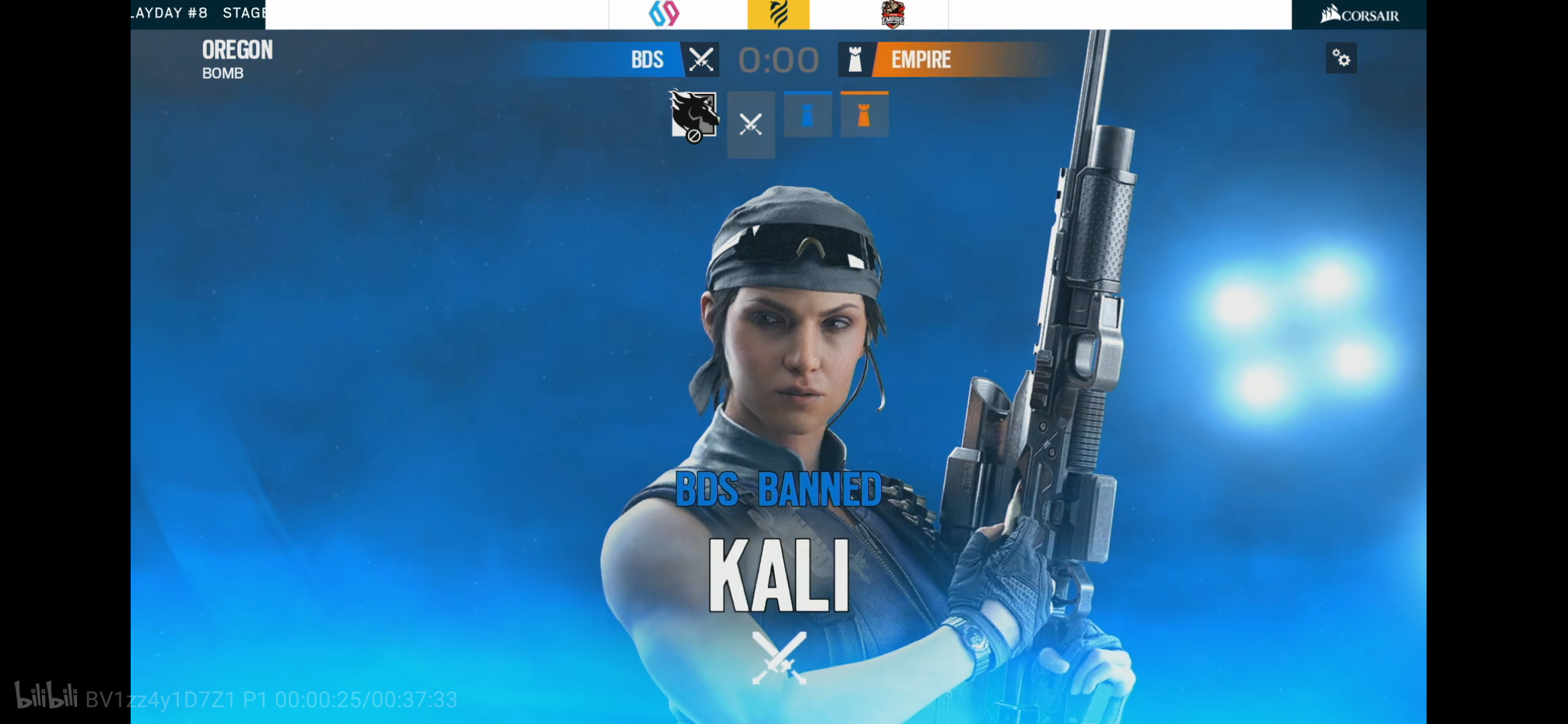Select the orange rook defender ban slot
The width and height of the screenshot is (1568, 724).
(864, 115)
